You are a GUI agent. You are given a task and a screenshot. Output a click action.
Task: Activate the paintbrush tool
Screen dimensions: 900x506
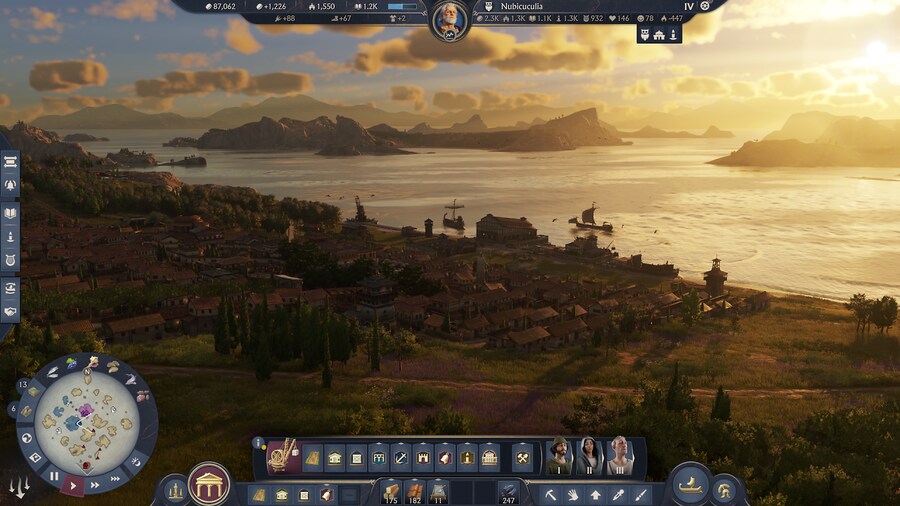(x=641, y=494)
